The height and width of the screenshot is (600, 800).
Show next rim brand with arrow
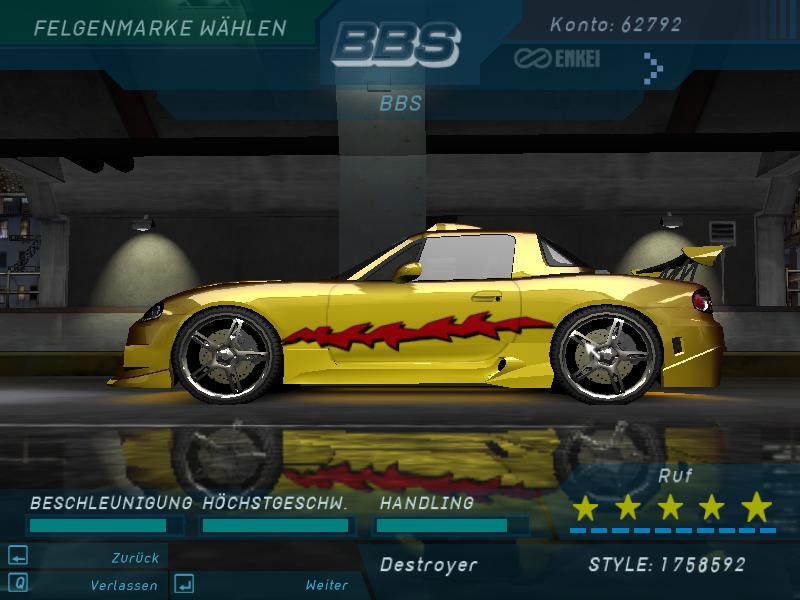coord(653,66)
